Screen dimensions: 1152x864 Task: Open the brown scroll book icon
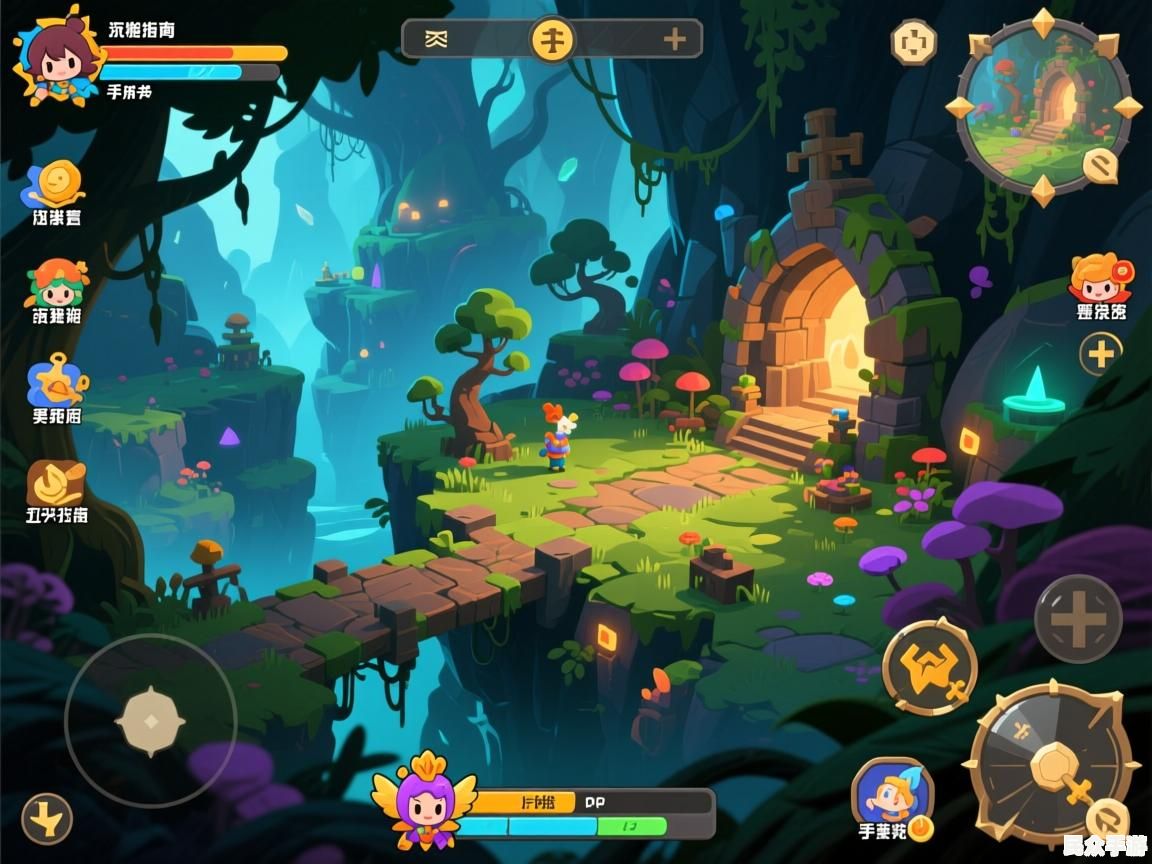56,484
